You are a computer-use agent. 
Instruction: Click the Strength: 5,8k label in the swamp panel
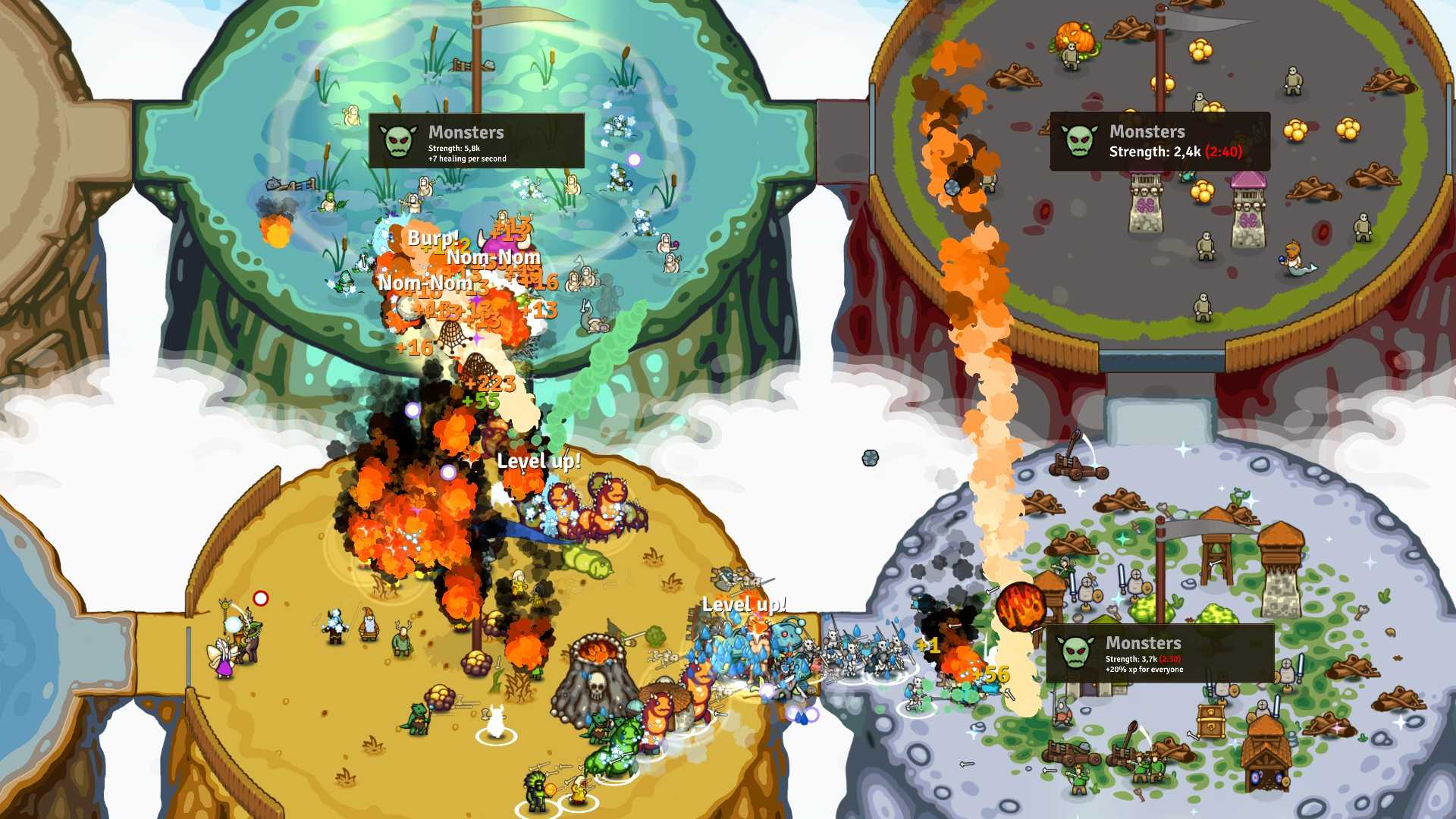pyautogui.click(x=455, y=149)
